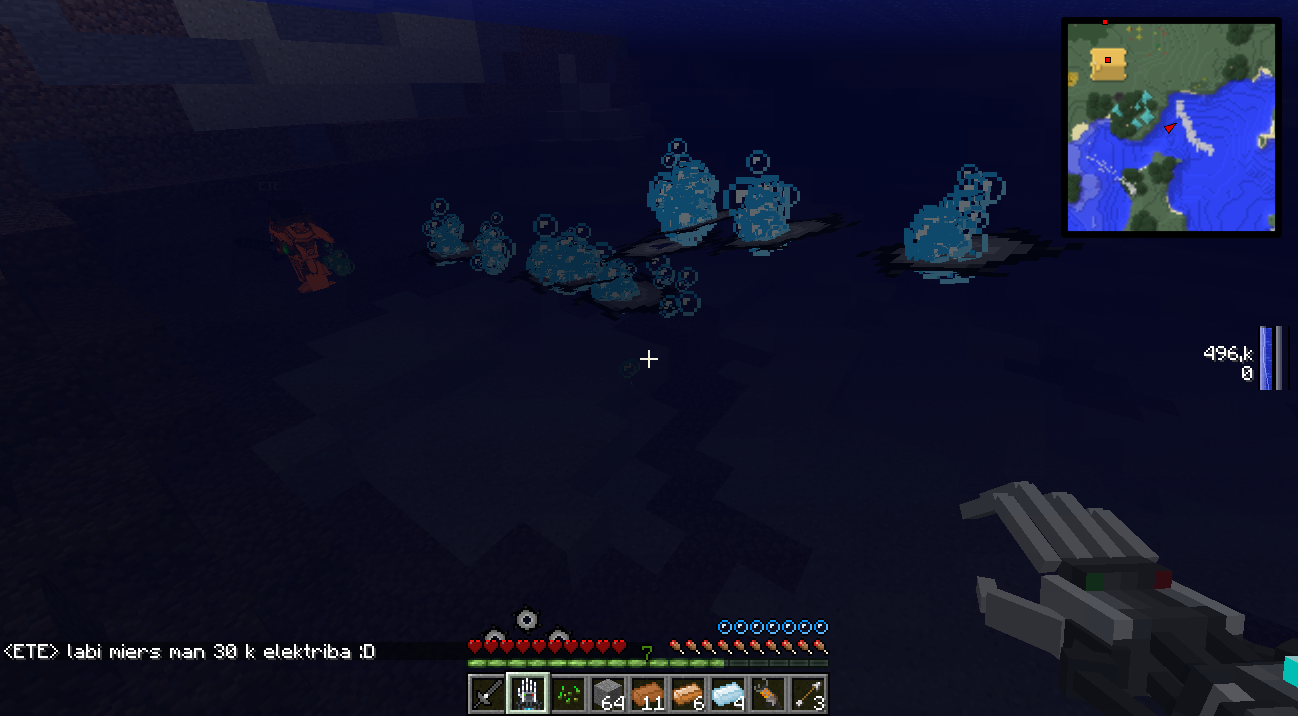Choose the 4 silver ingots slot

click(x=728, y=693)
